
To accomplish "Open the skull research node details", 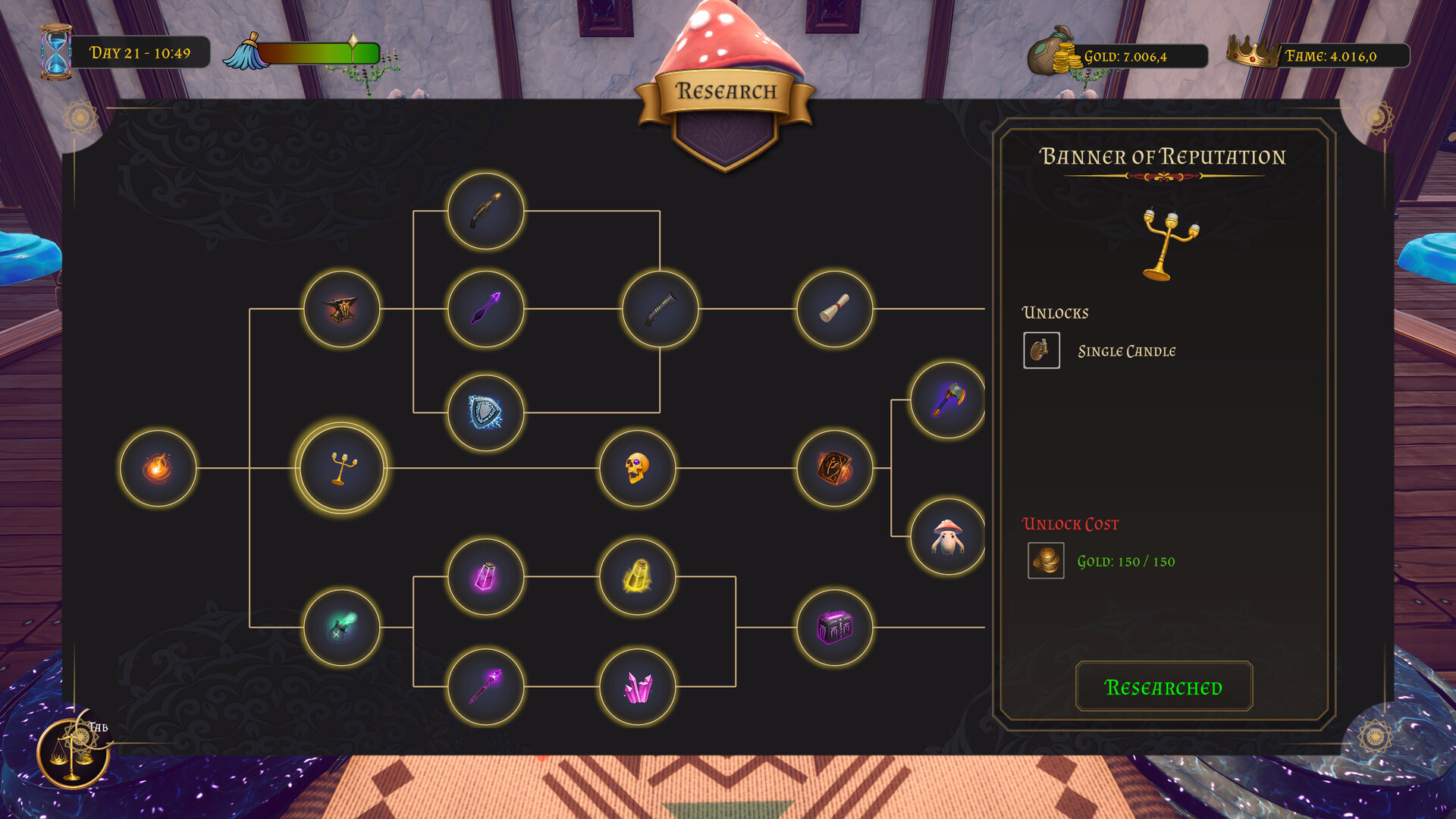I will pos(639,469).
